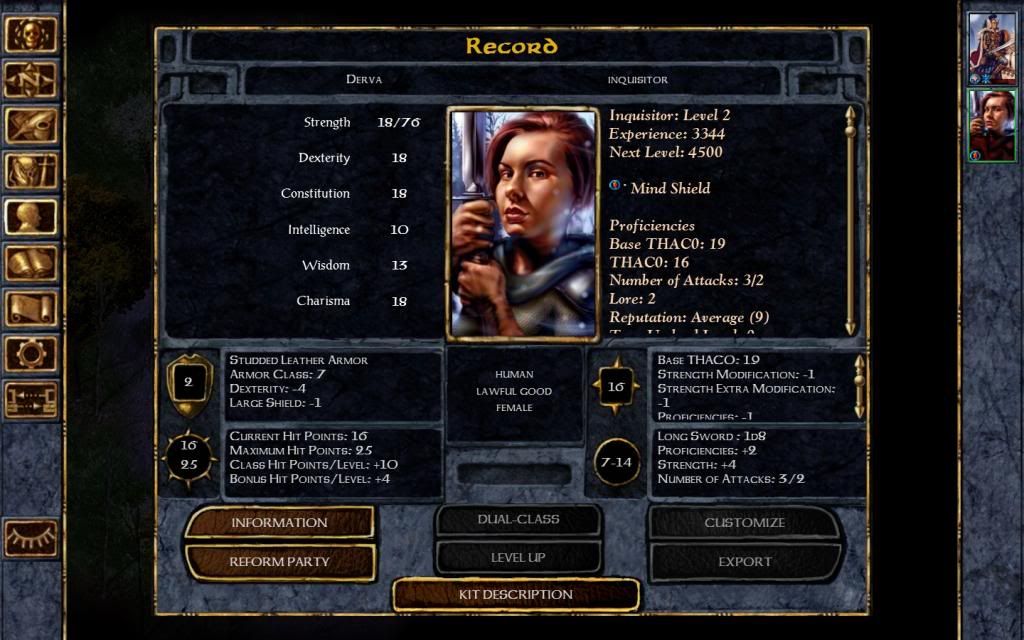The height and width of the screenshot is (640, 1024).
Task: Open the Customize character options
Action: (x=745, y=522)
